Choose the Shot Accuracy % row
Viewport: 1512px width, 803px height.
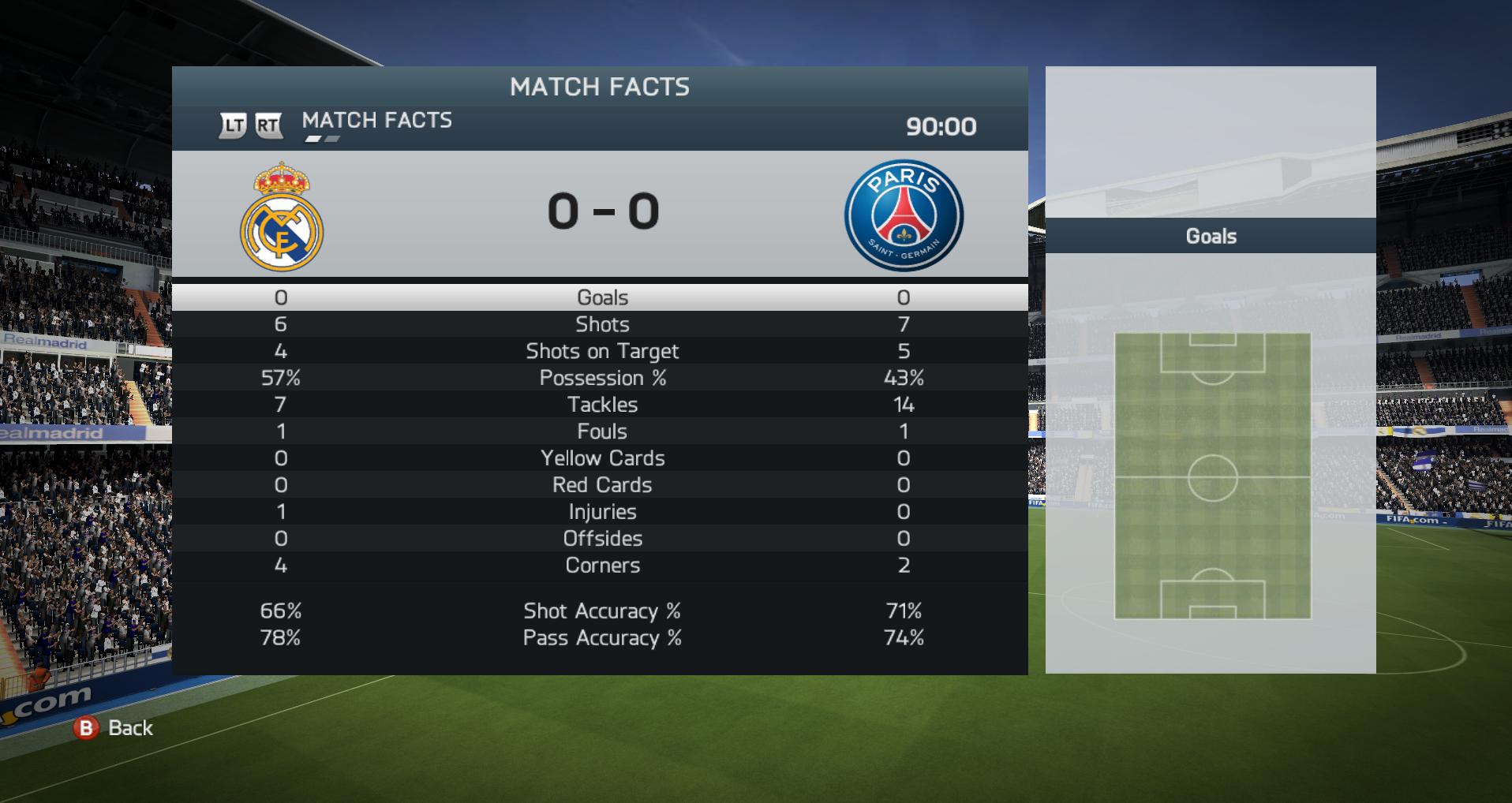pos(601,611)
